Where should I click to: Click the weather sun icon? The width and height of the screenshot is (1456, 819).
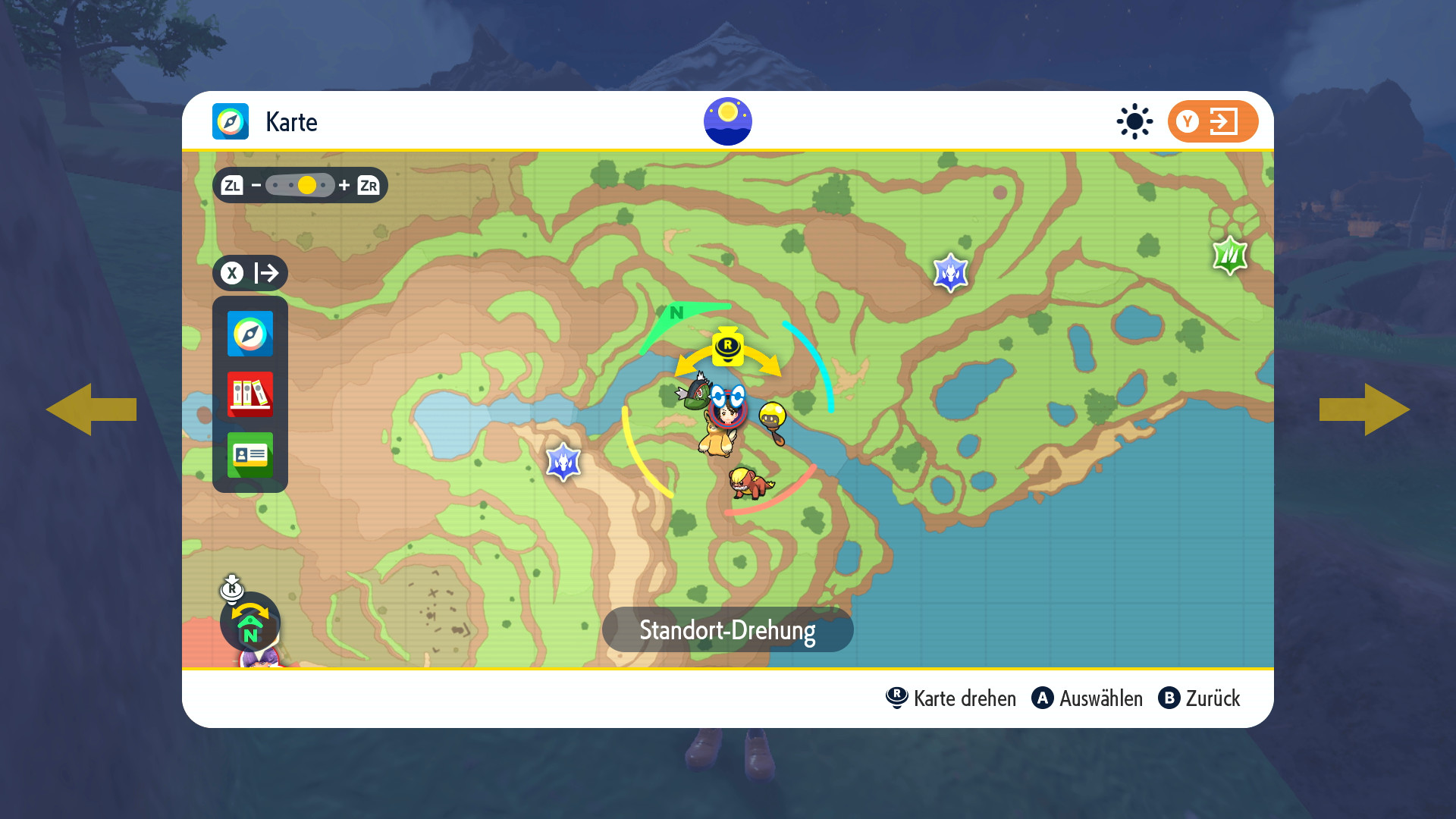click(x=1134, y=121)
